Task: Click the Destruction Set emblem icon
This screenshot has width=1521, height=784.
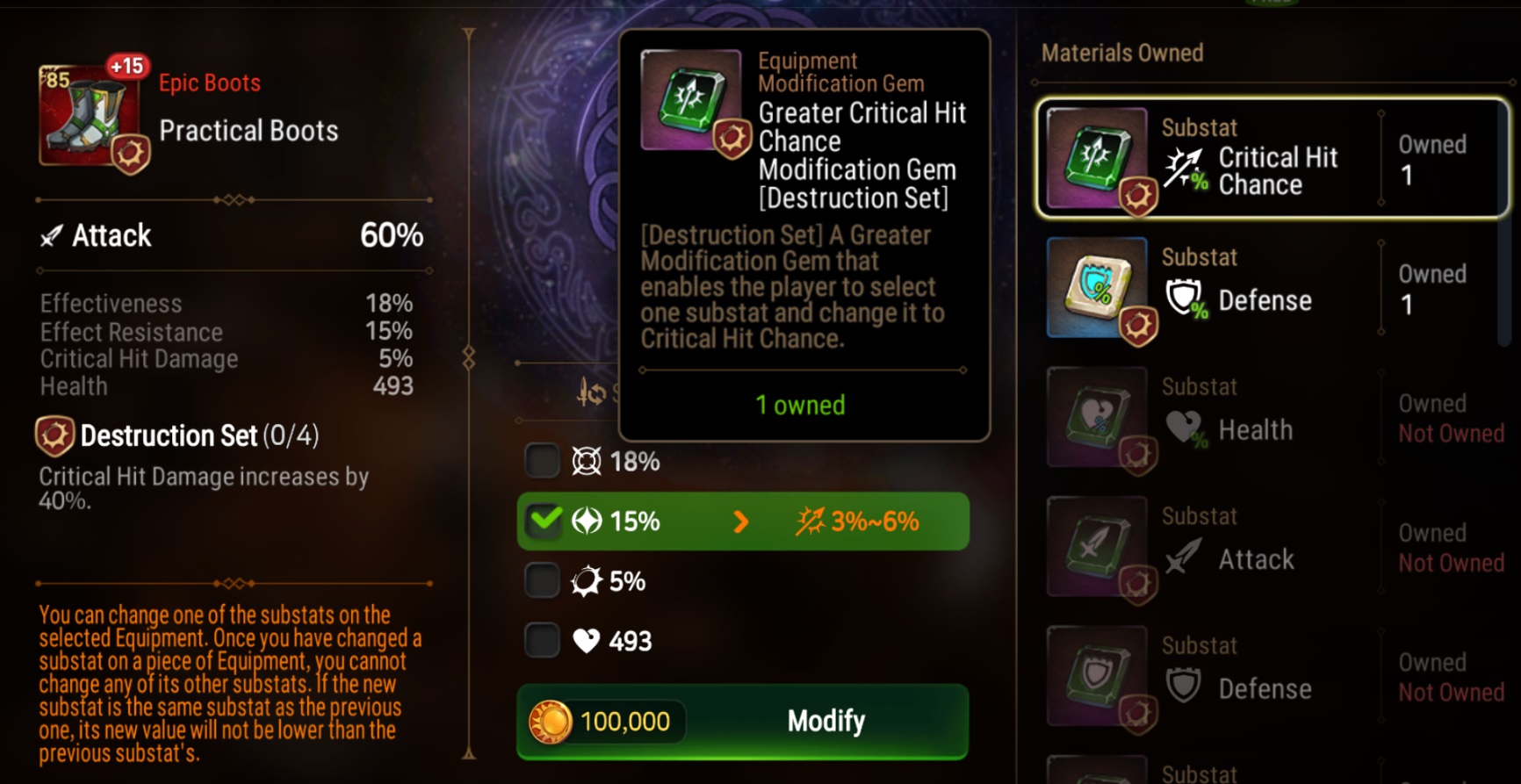Action: [x=54, y=435]
